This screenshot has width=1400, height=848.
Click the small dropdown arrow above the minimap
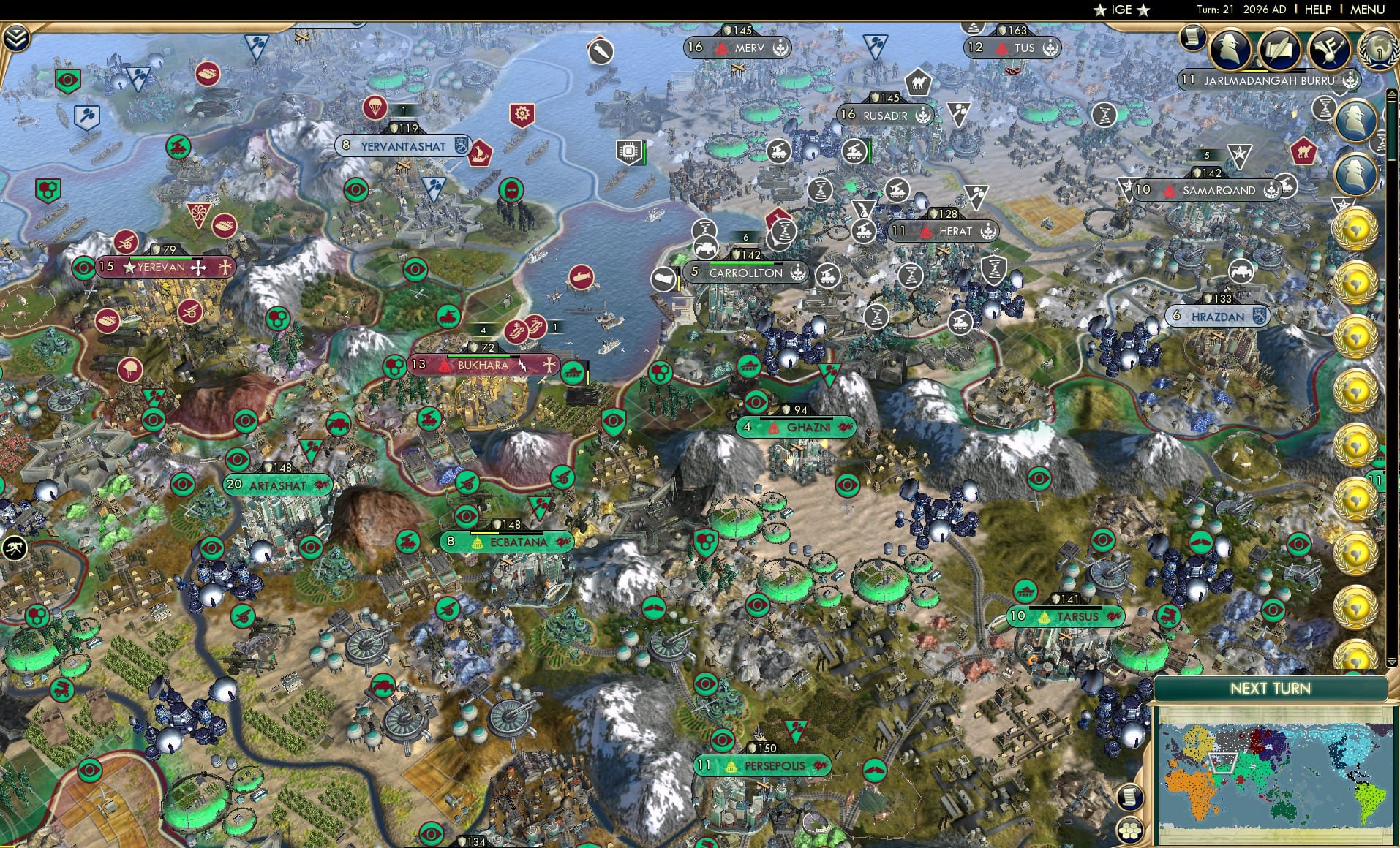tap(1390, 662)
